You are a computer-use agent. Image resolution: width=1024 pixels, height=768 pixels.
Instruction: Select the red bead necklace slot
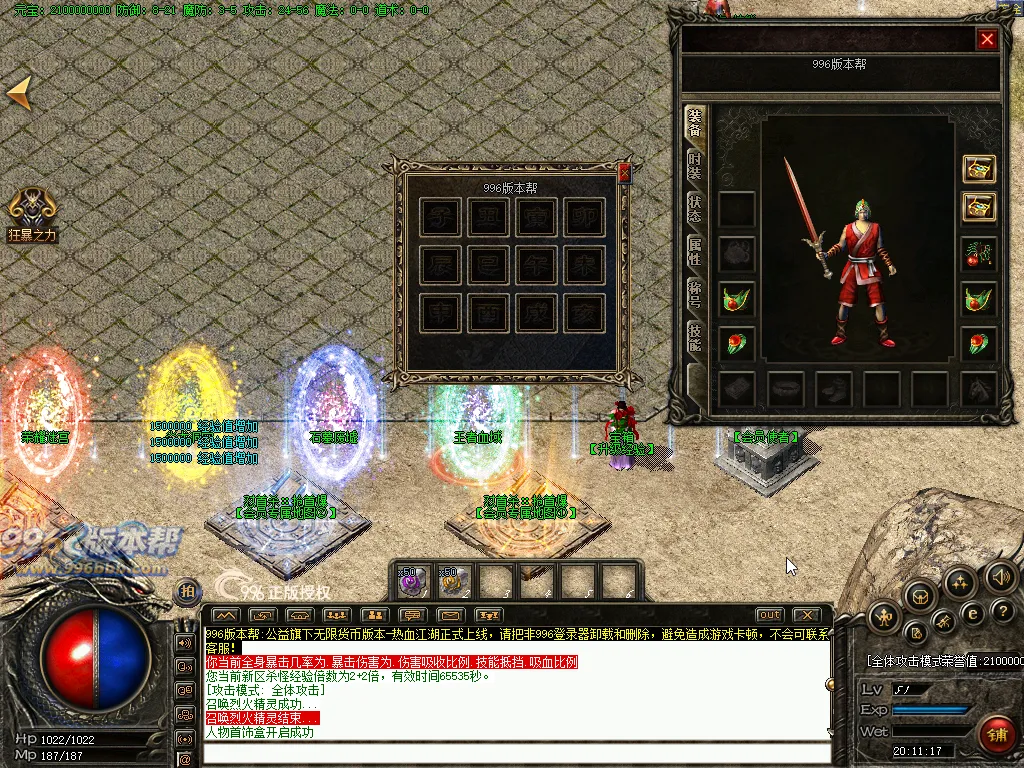point(979,254)
